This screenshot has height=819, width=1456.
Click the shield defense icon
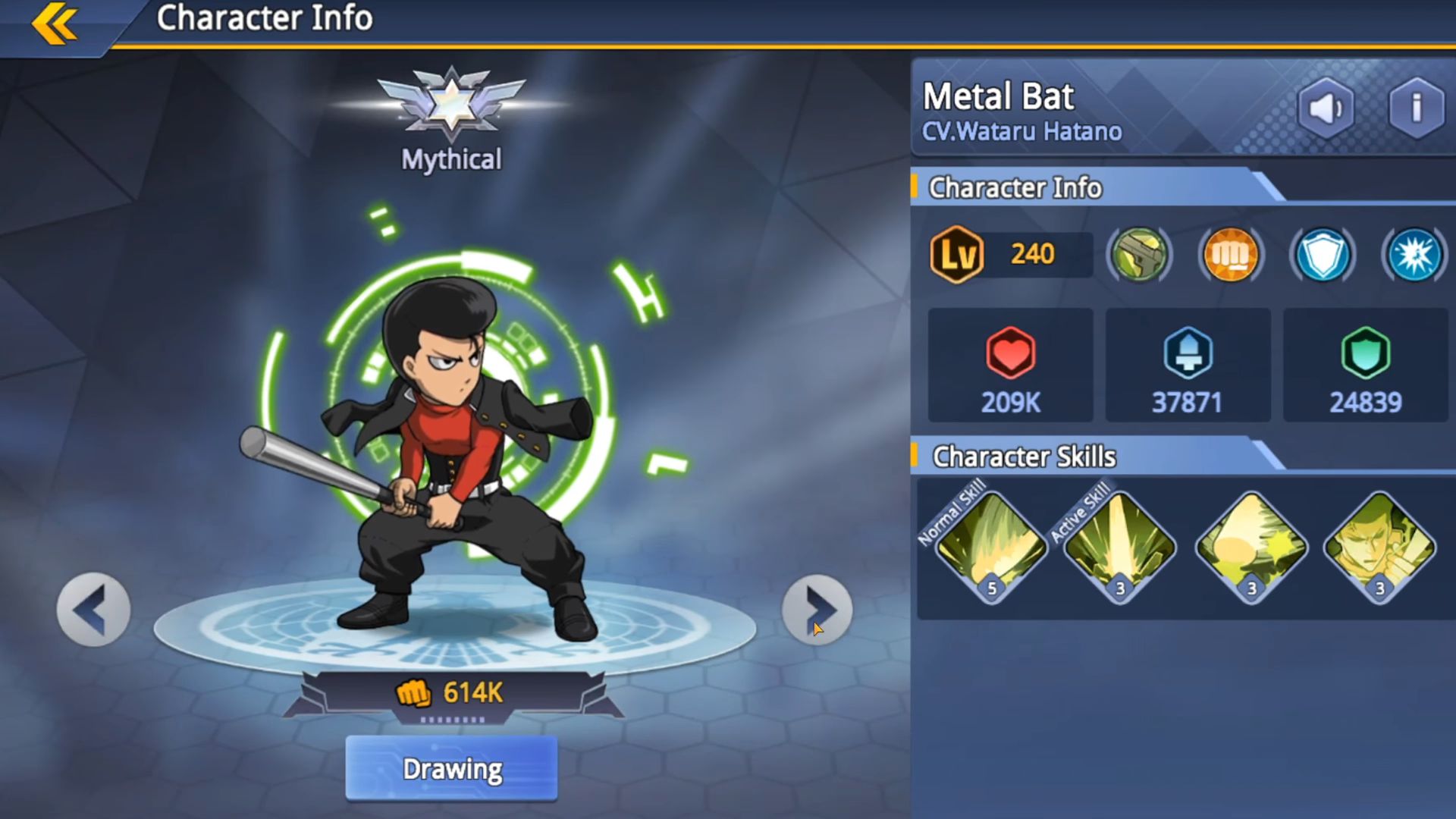click(x=1321, y=256)
